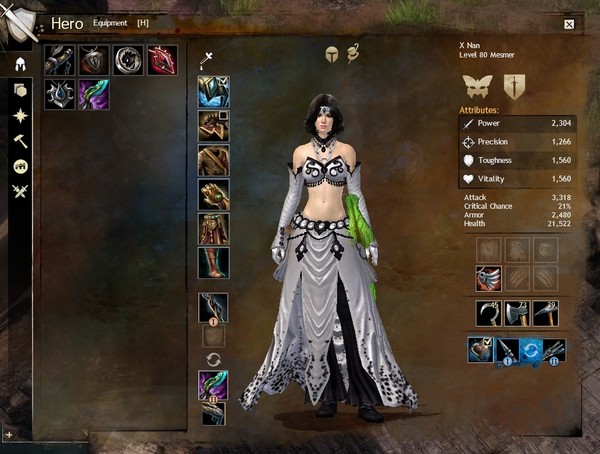The height and width of the screenshot is (454, 600).
Task: Select the silver ring item in inventory
Action: click(x=128, y=60)
